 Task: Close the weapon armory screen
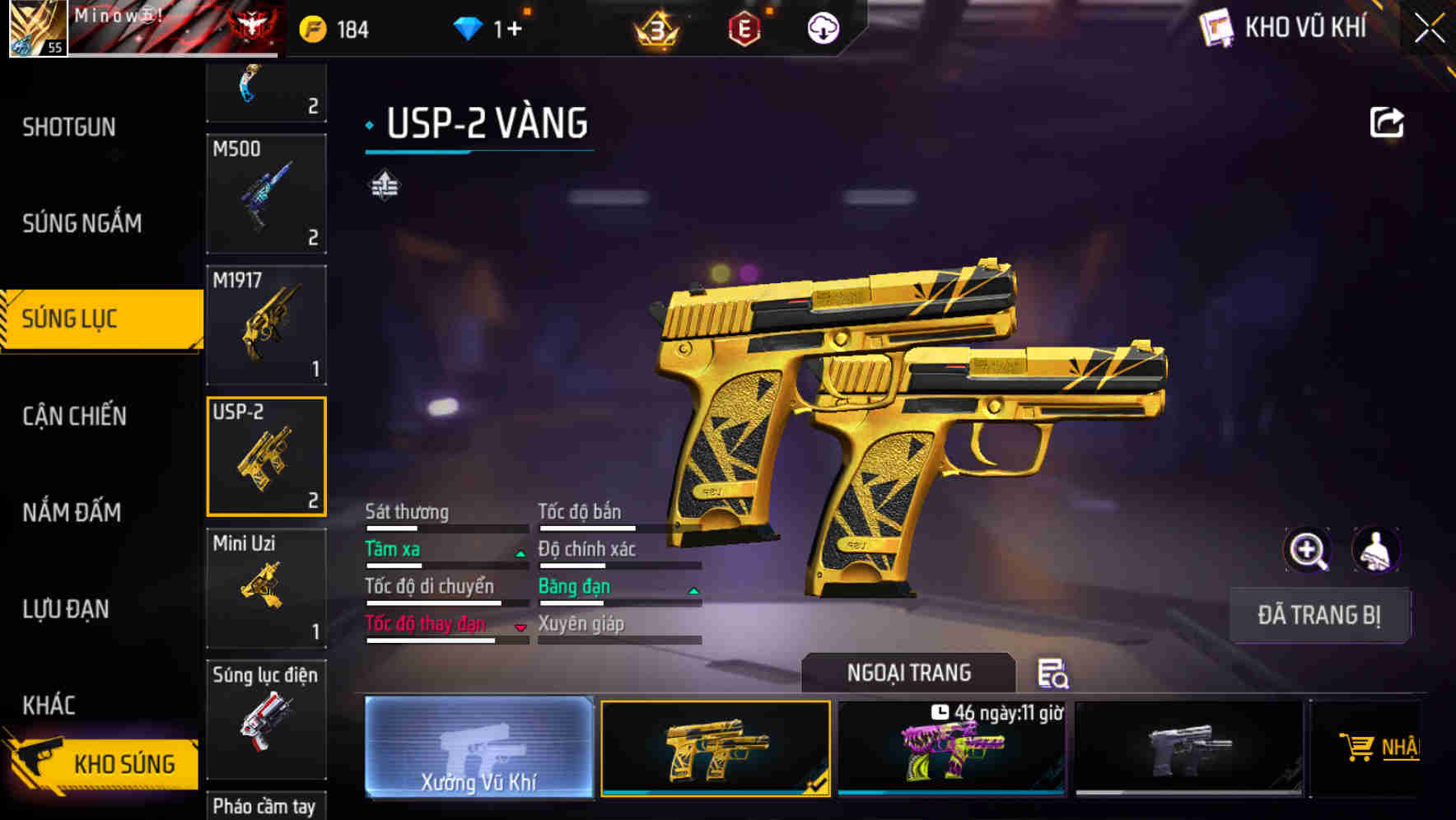1429,29
